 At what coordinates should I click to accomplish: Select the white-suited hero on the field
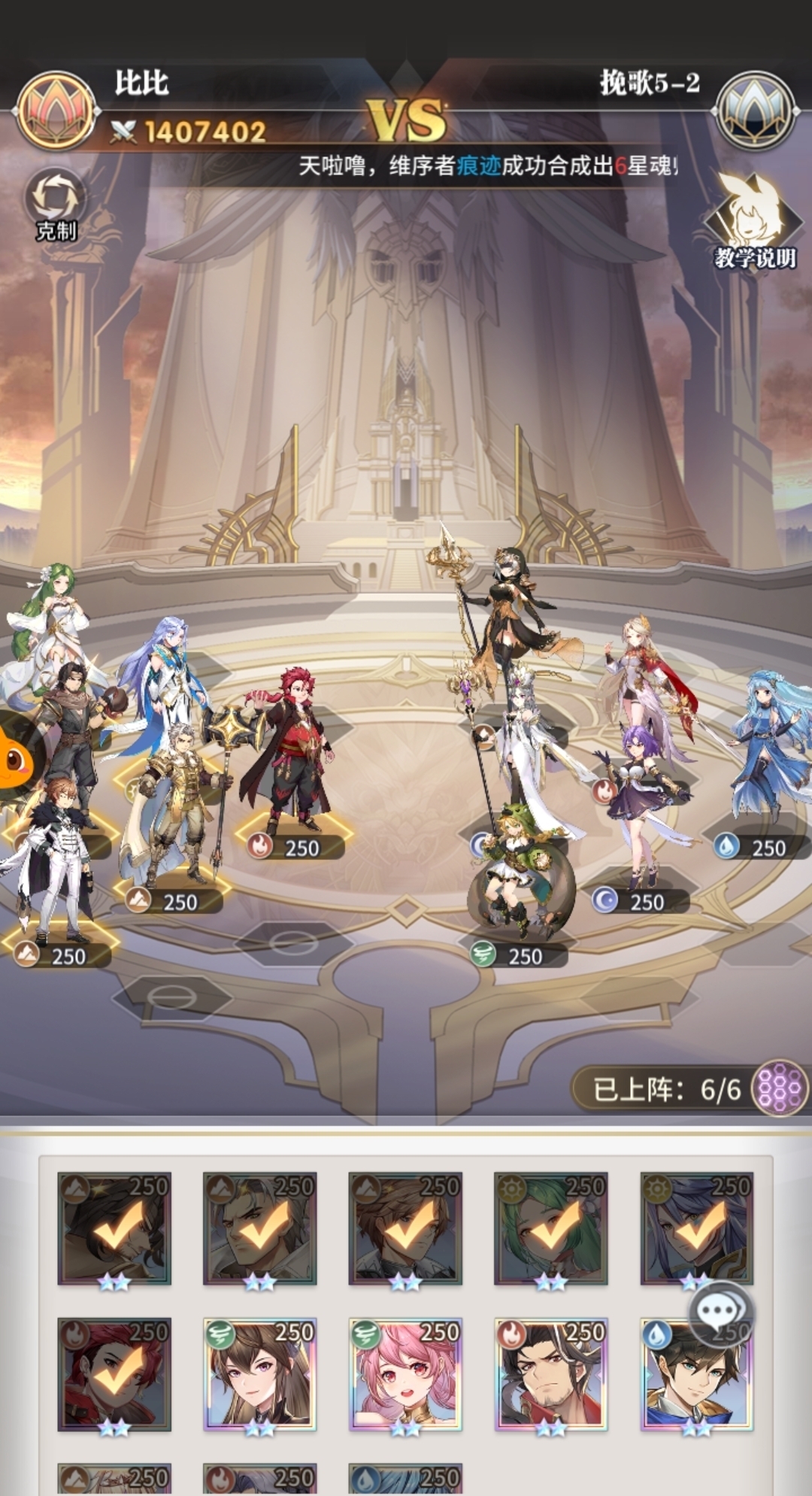53,857
